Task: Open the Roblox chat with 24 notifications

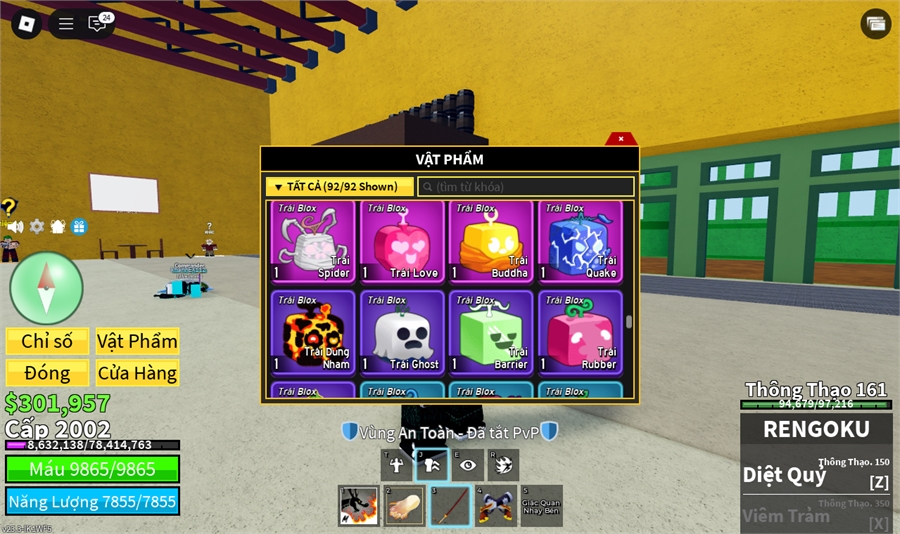Action: tap(97, 24)
